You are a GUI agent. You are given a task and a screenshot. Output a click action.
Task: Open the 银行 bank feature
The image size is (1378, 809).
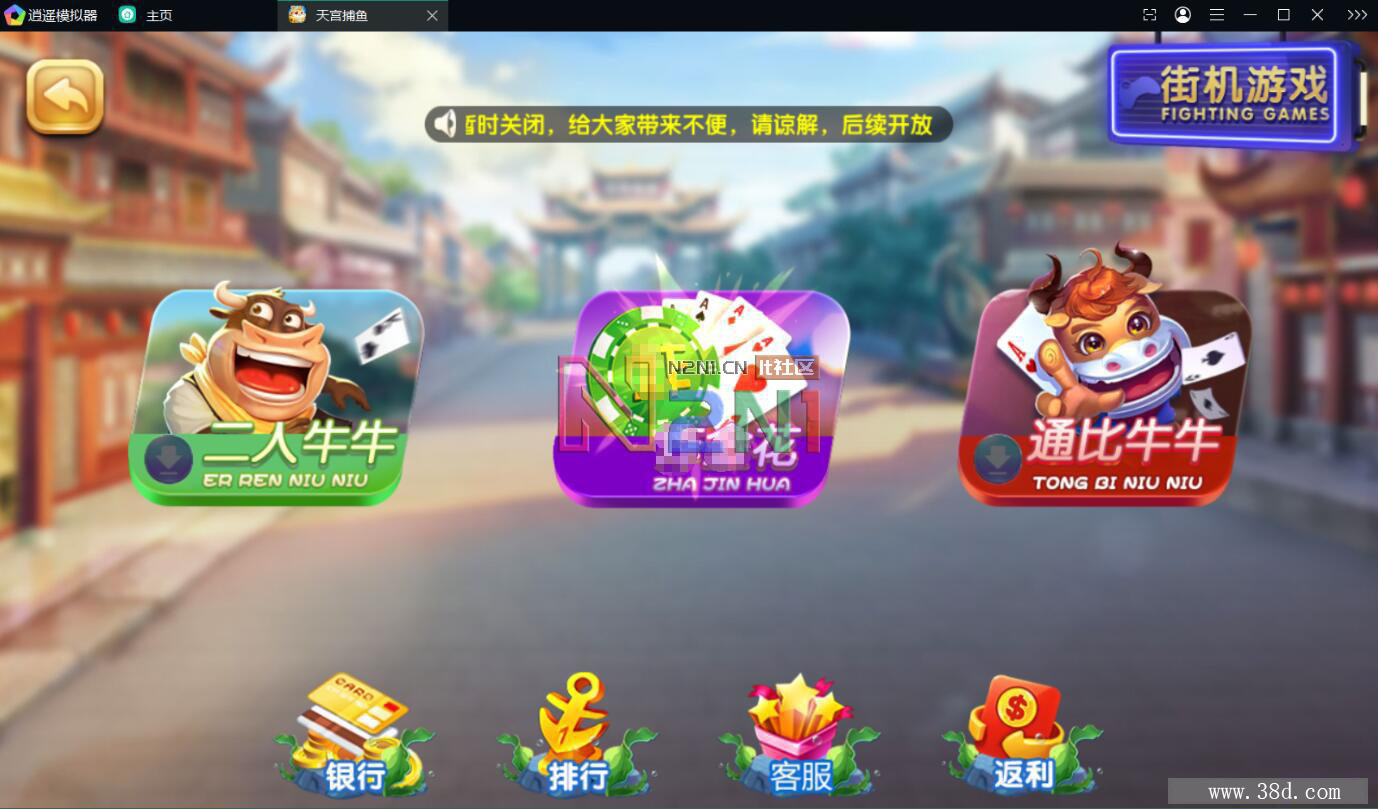(x=354, y=735)
